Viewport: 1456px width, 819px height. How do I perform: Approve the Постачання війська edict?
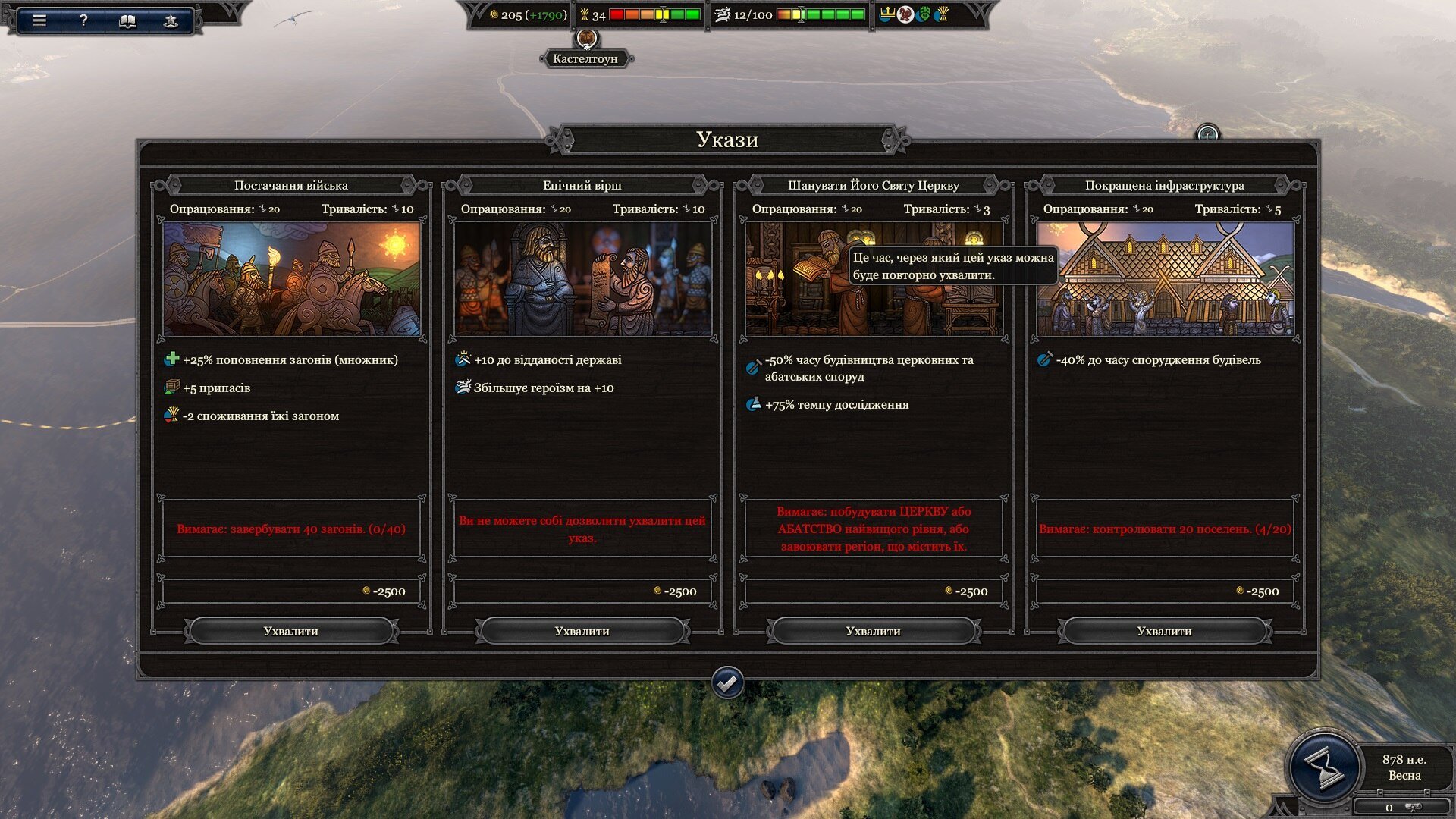[291, 631]
